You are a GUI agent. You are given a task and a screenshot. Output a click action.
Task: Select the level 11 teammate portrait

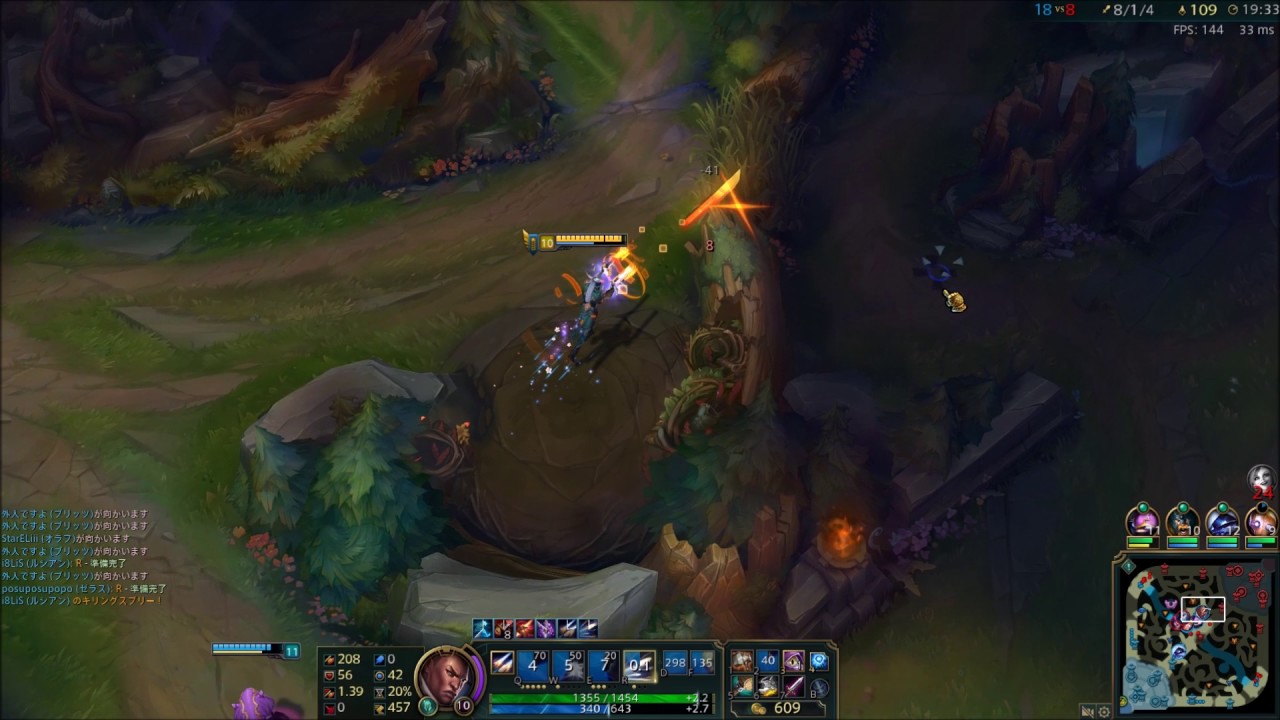(1142, 522)
